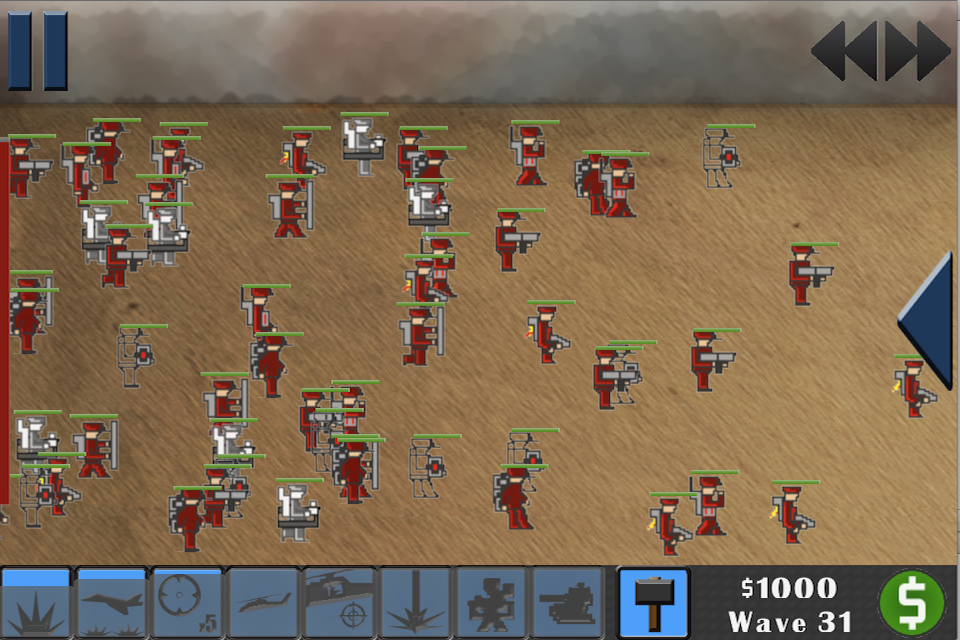Deploy the small helicopter support
This screenshot has width=960, height=640.
pos(263,603)
